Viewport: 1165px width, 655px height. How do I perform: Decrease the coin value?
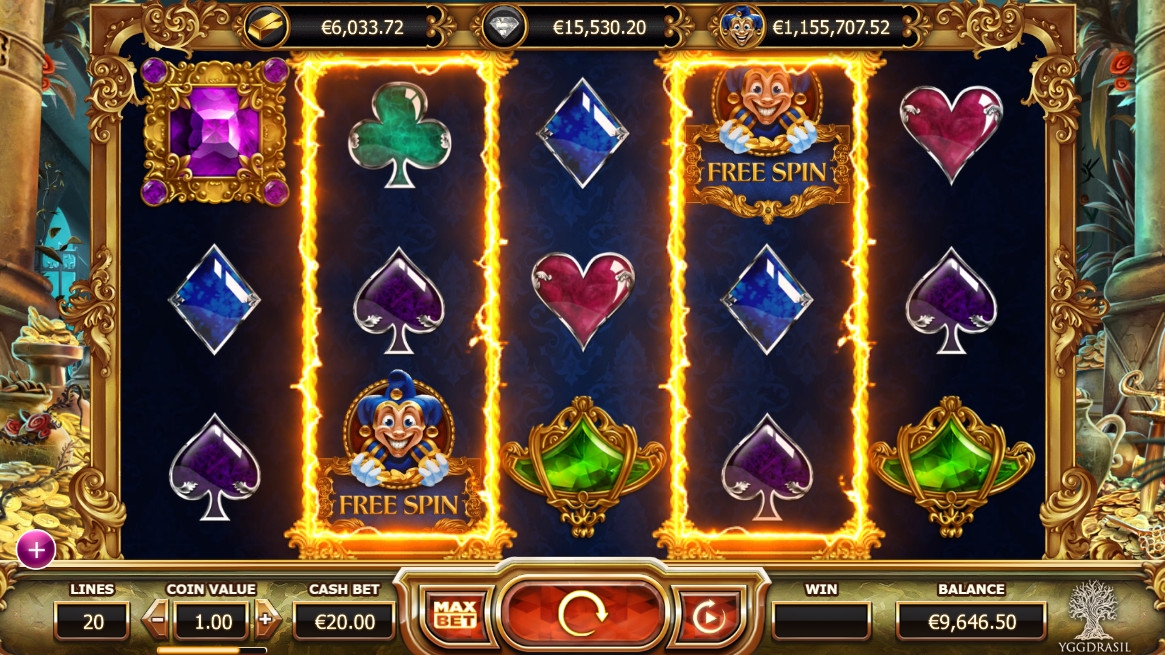pos(158,621)
